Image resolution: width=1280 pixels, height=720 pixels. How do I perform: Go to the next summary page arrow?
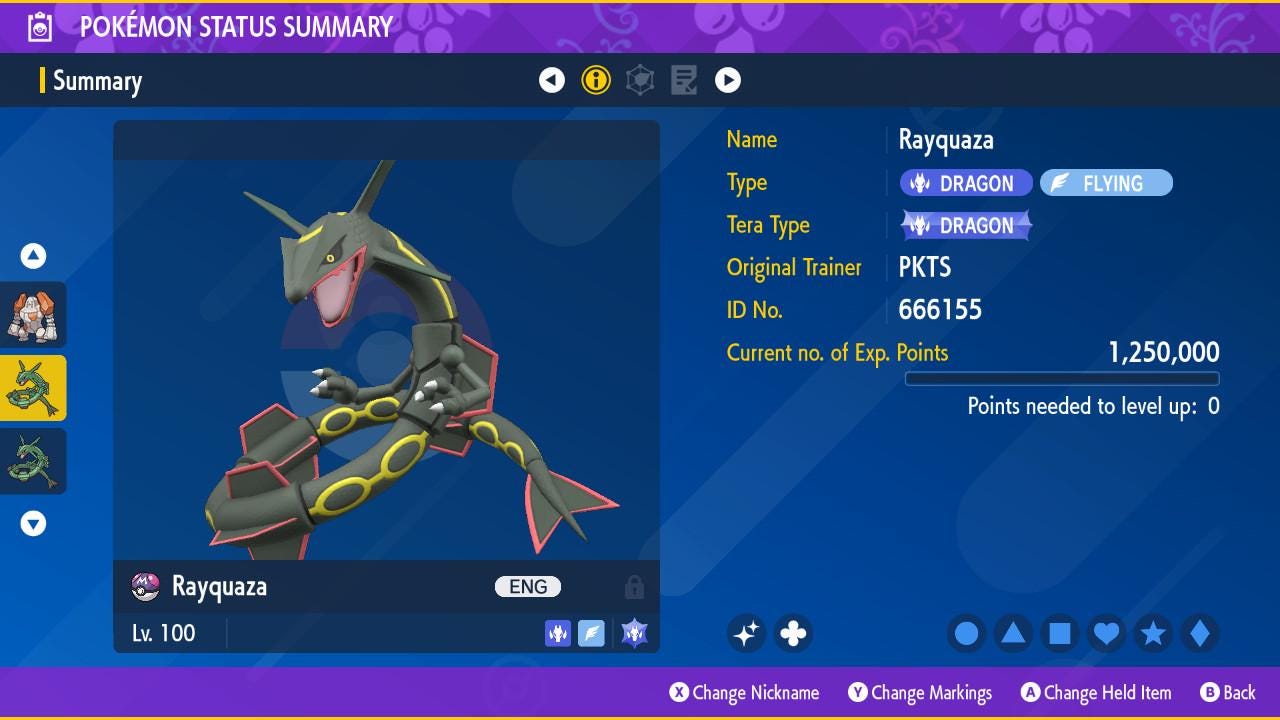coord(728,80)
